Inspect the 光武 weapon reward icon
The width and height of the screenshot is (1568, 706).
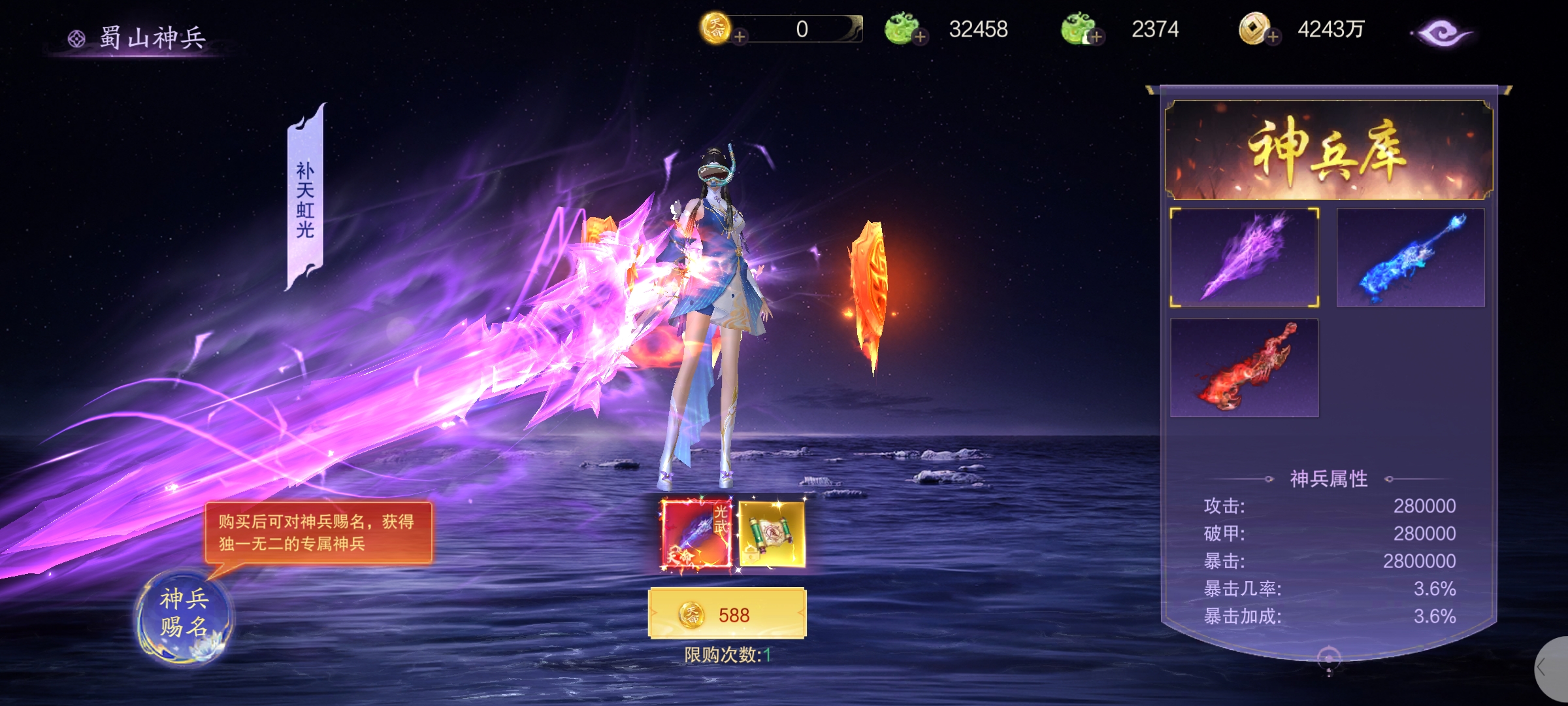pos(696,535)
